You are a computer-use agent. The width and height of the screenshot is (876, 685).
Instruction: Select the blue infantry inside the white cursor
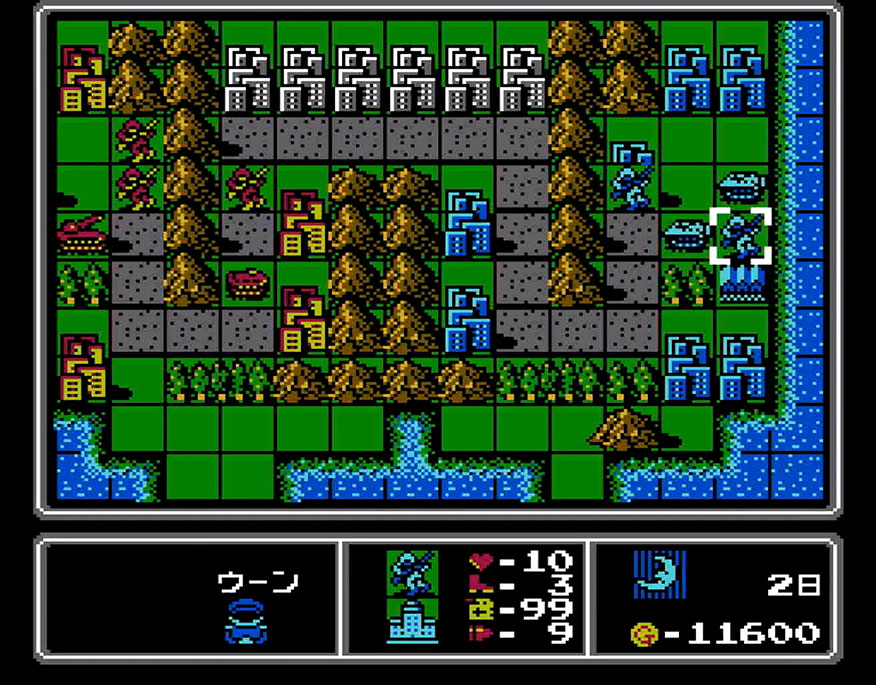[741, 235]
